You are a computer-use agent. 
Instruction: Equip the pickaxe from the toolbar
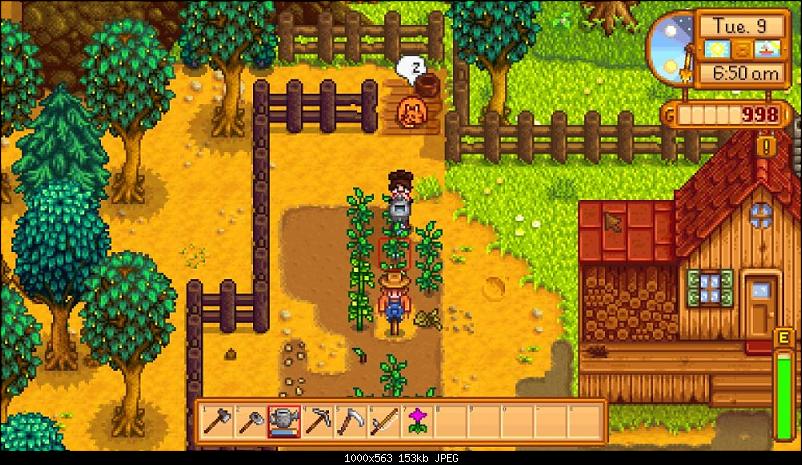click(316, 421)
